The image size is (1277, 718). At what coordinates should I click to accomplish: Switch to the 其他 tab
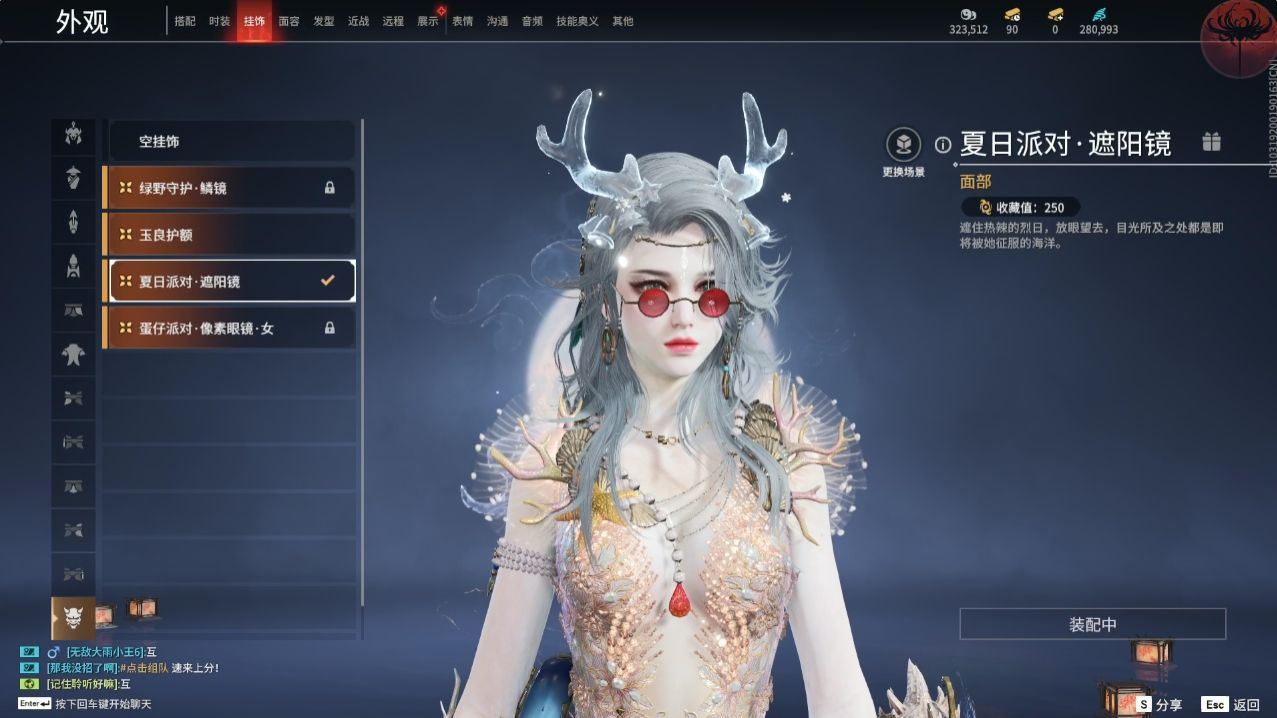(x=622, y=21)
